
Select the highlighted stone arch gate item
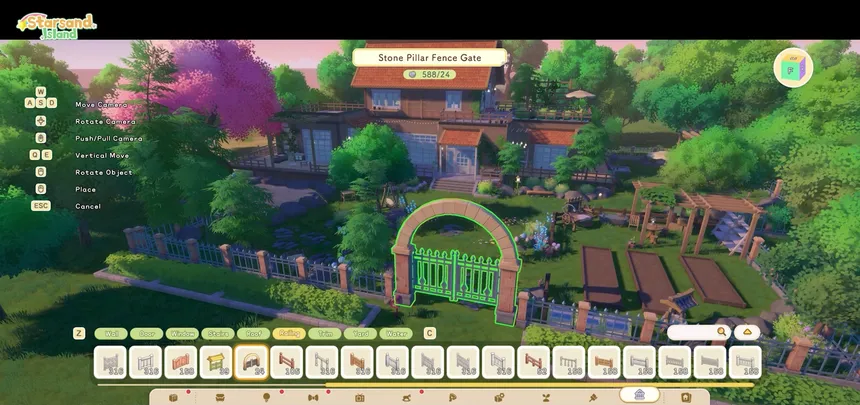coord(251,362)
